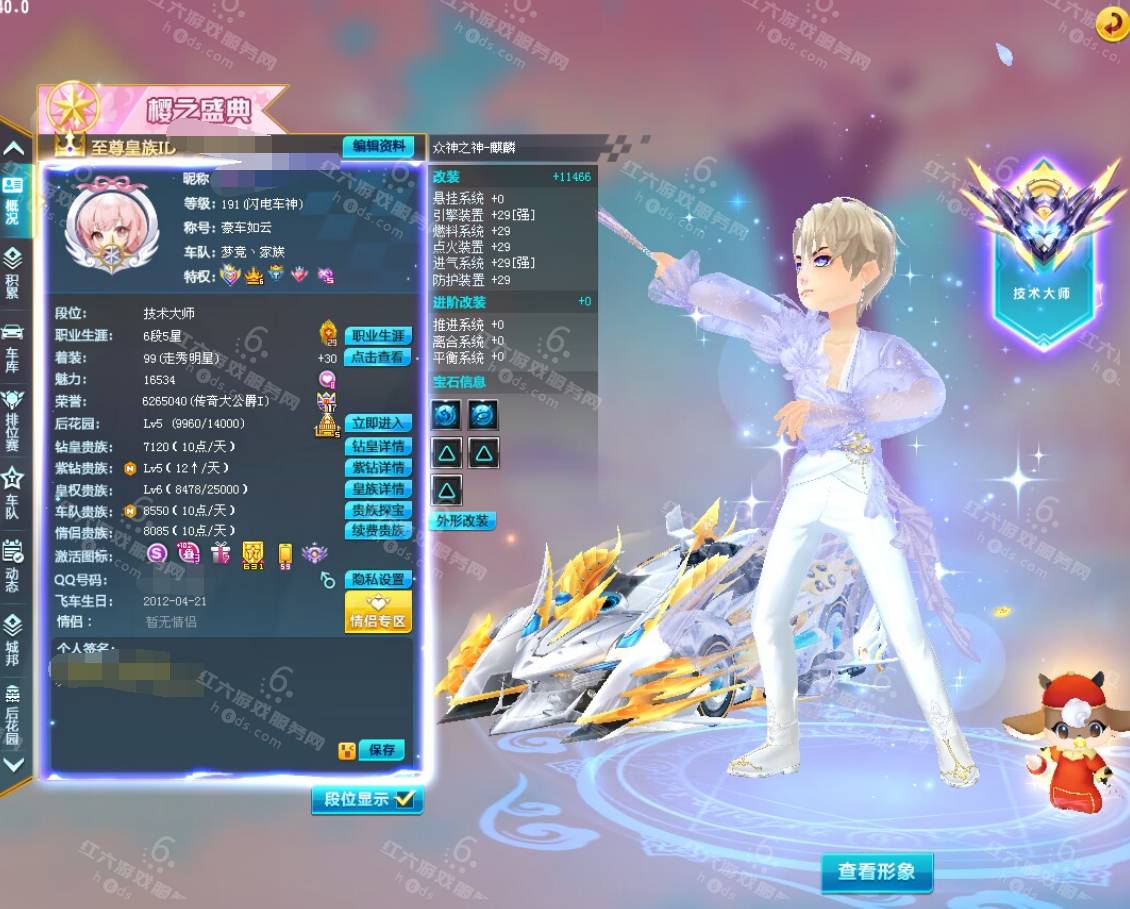Open 隐私设置 privacy settings

pos(378,579)
